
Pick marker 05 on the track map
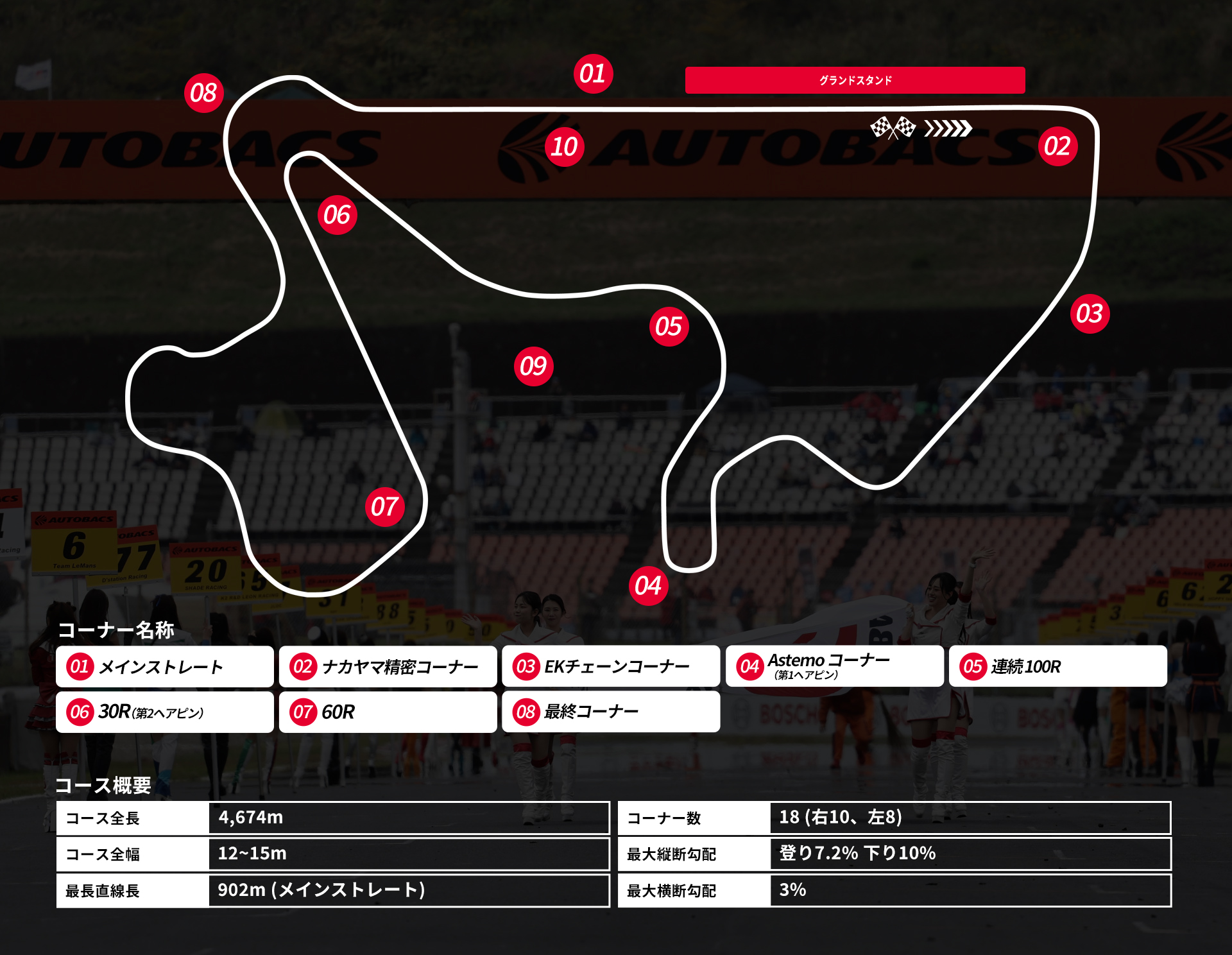[669, 327]
